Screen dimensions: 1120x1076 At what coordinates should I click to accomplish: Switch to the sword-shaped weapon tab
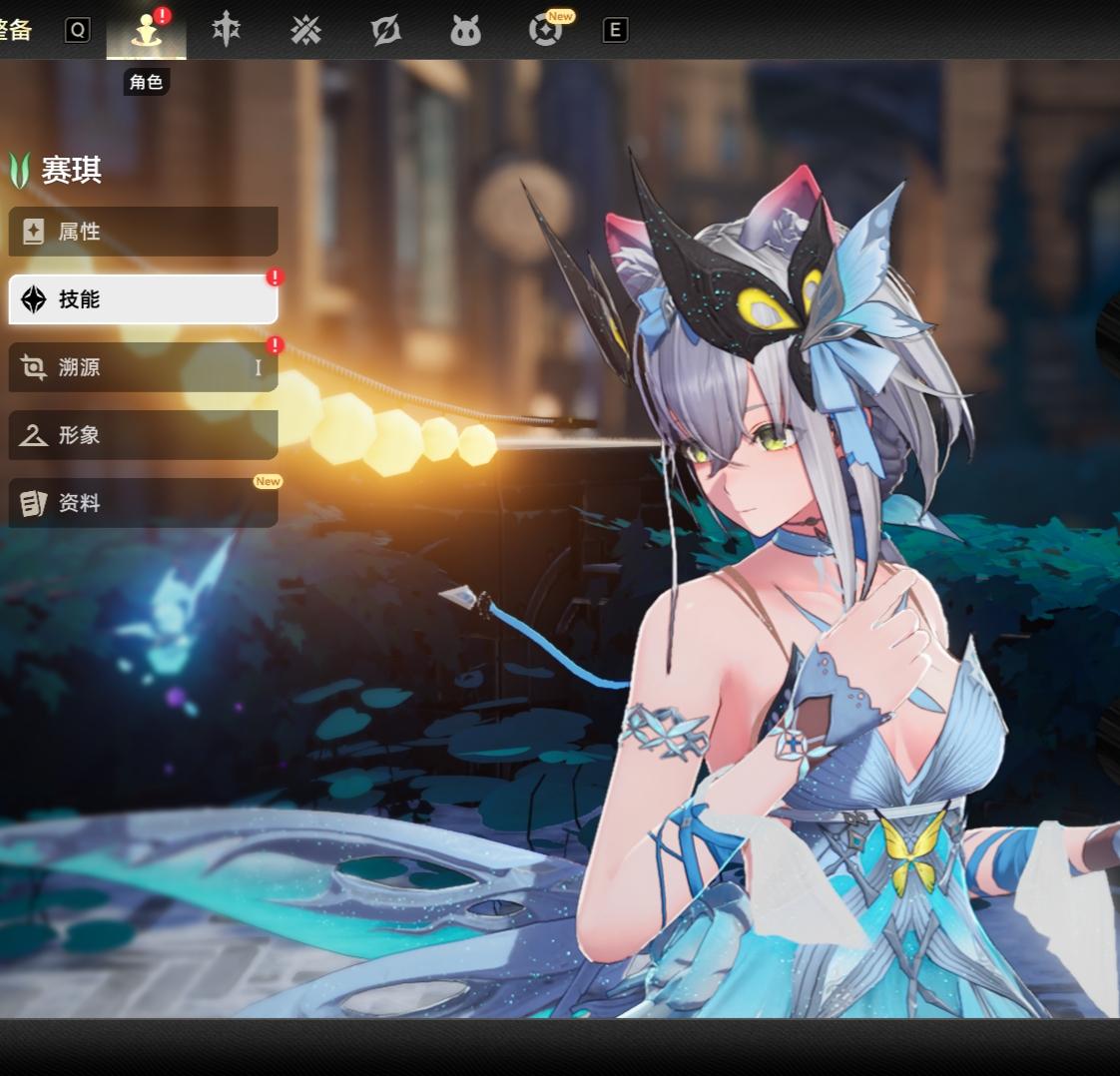(x=227, y=31)
